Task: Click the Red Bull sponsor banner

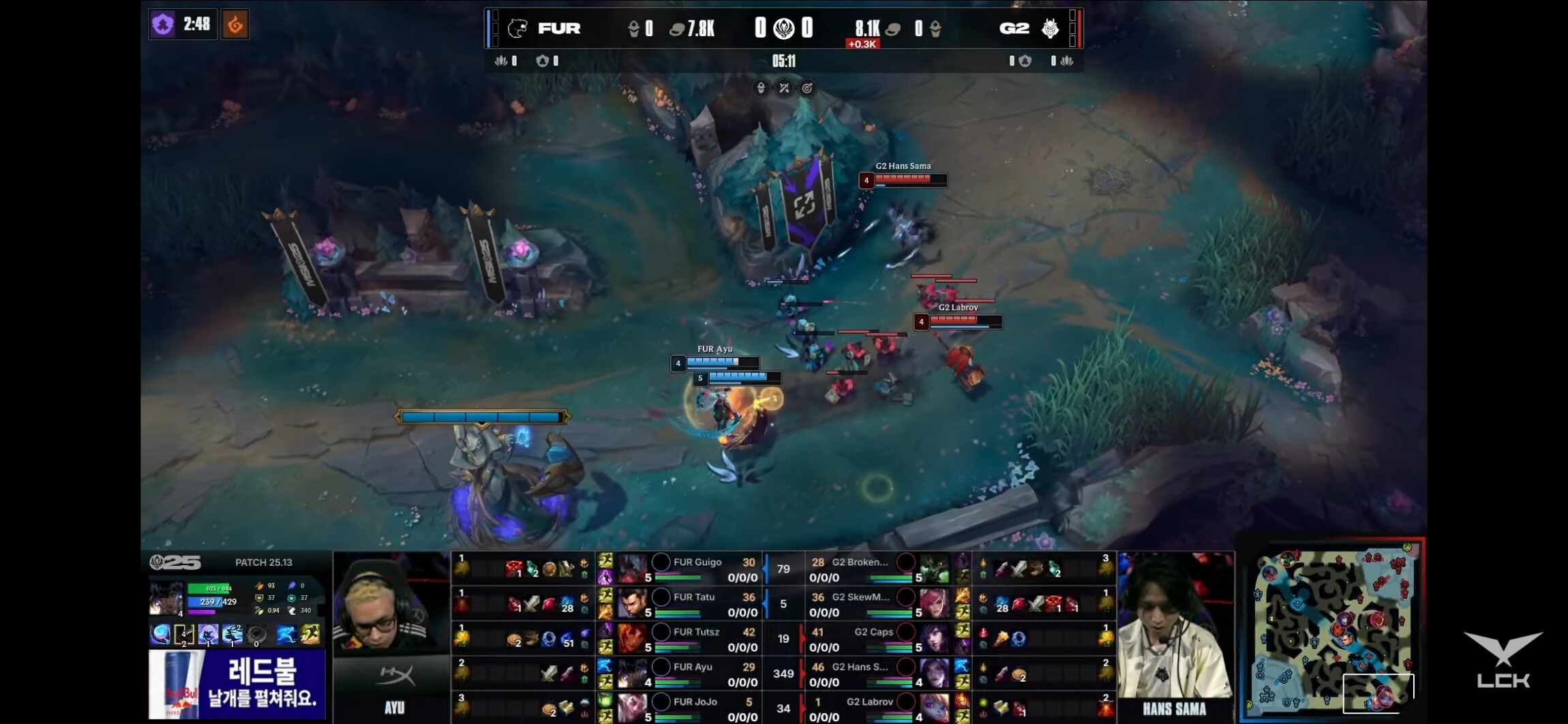Action: 237,684
